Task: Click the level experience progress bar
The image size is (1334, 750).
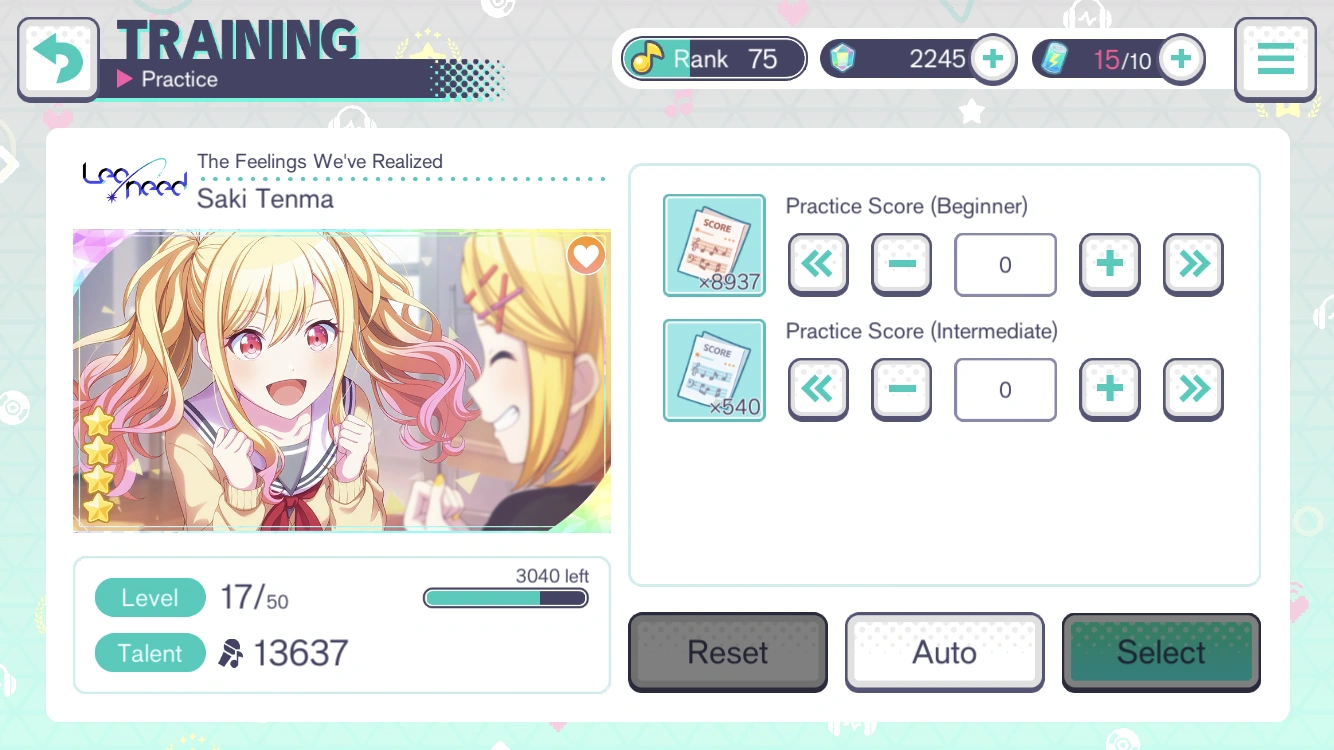Action: 505,597
